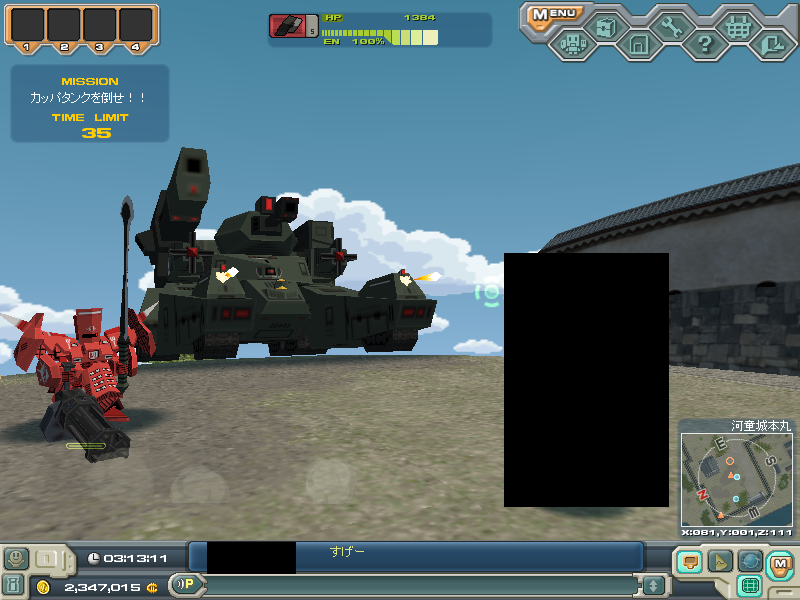800x600 pixels.
Task: Click the card icon beside the smiley
Action: point(46,558)
